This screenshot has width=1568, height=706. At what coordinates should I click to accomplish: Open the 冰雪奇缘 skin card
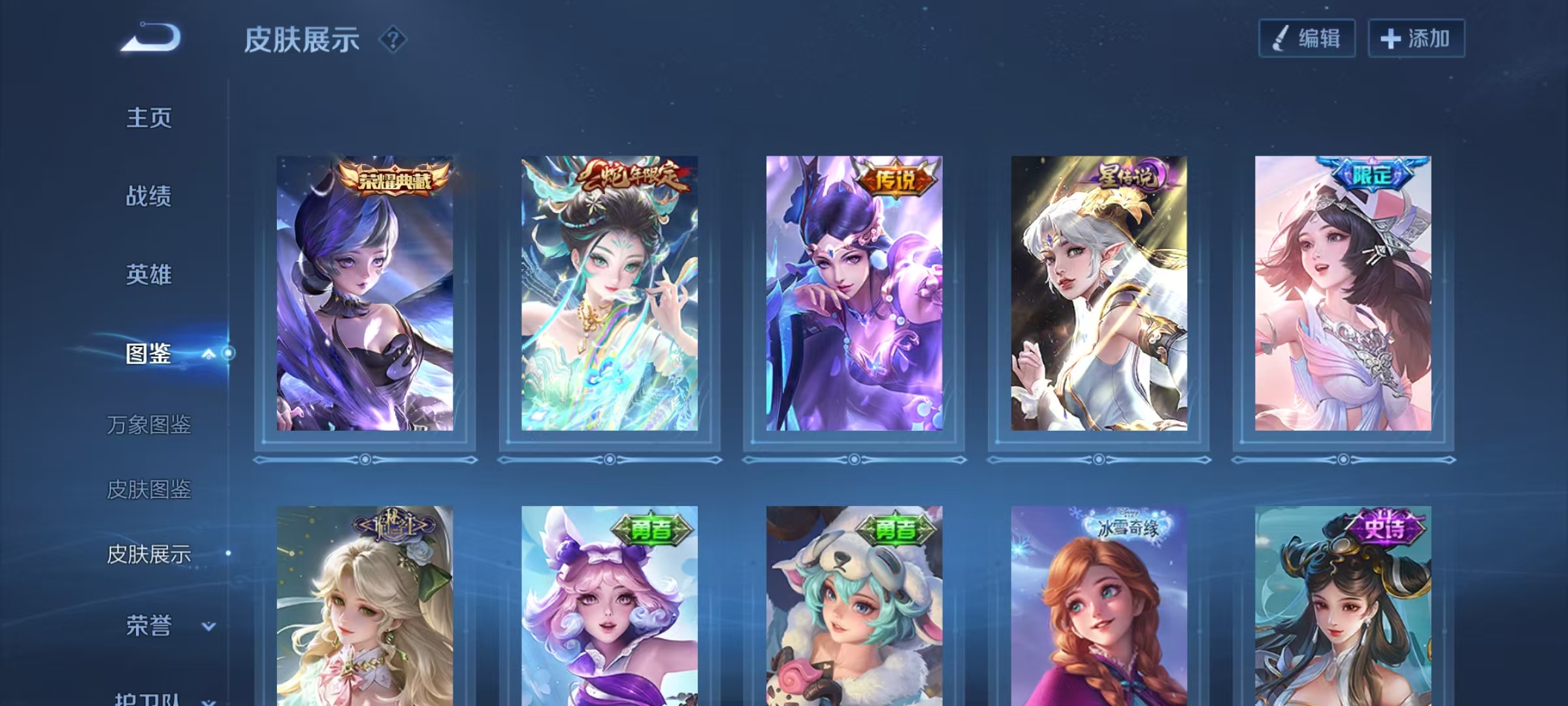tap(1099, 608)
